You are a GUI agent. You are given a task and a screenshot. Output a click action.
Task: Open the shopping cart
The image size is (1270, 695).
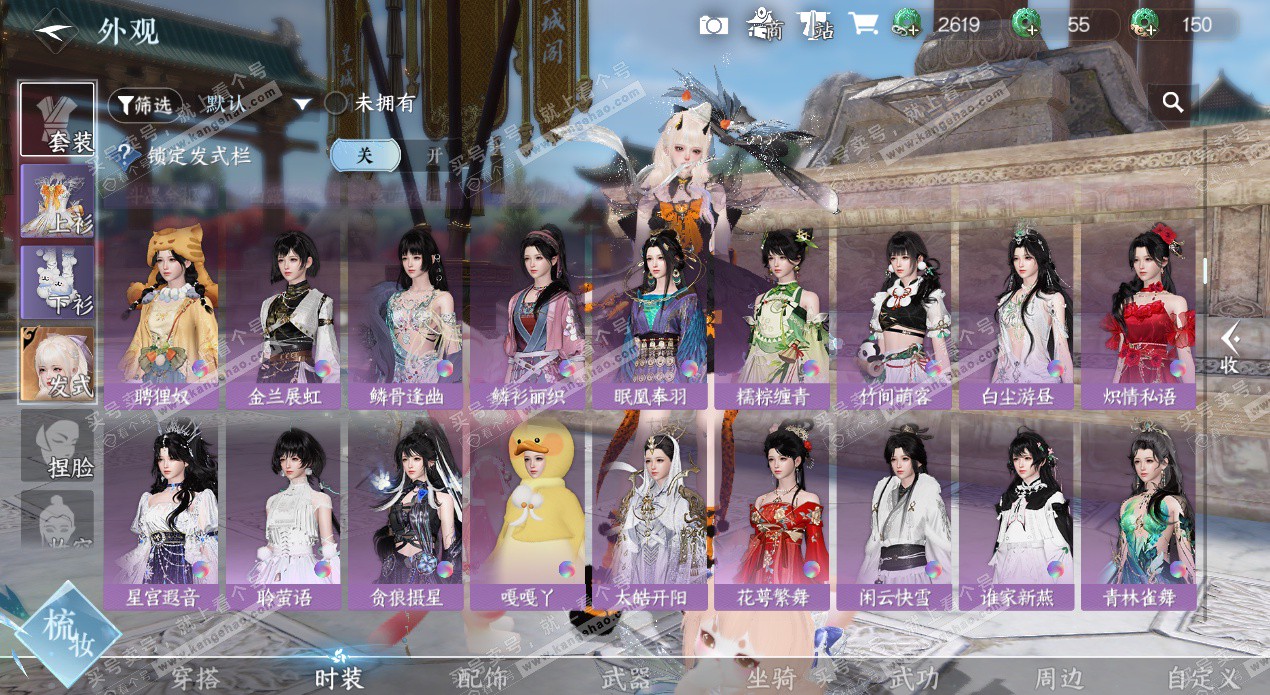862,25
